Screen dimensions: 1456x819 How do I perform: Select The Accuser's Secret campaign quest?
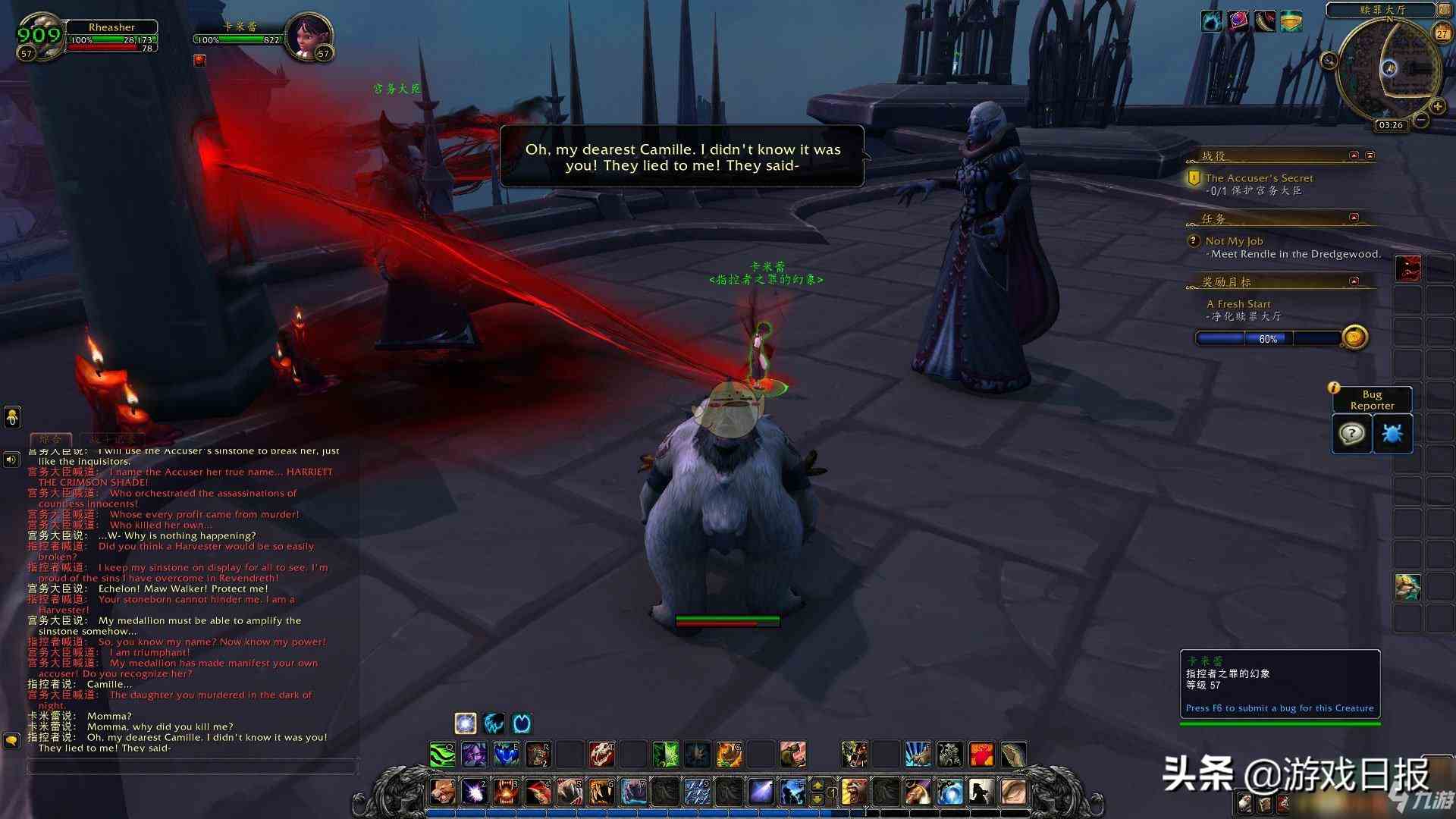click(x=1259, y=178)
